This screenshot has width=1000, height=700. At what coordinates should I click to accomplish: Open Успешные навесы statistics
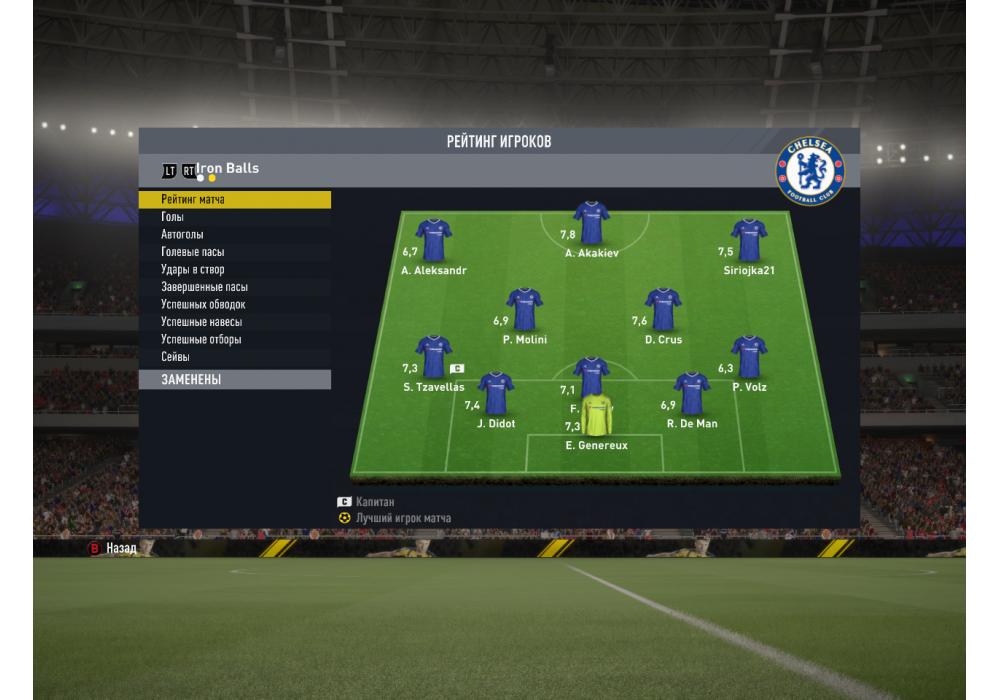pyautogui.click(x=234, y=322)
